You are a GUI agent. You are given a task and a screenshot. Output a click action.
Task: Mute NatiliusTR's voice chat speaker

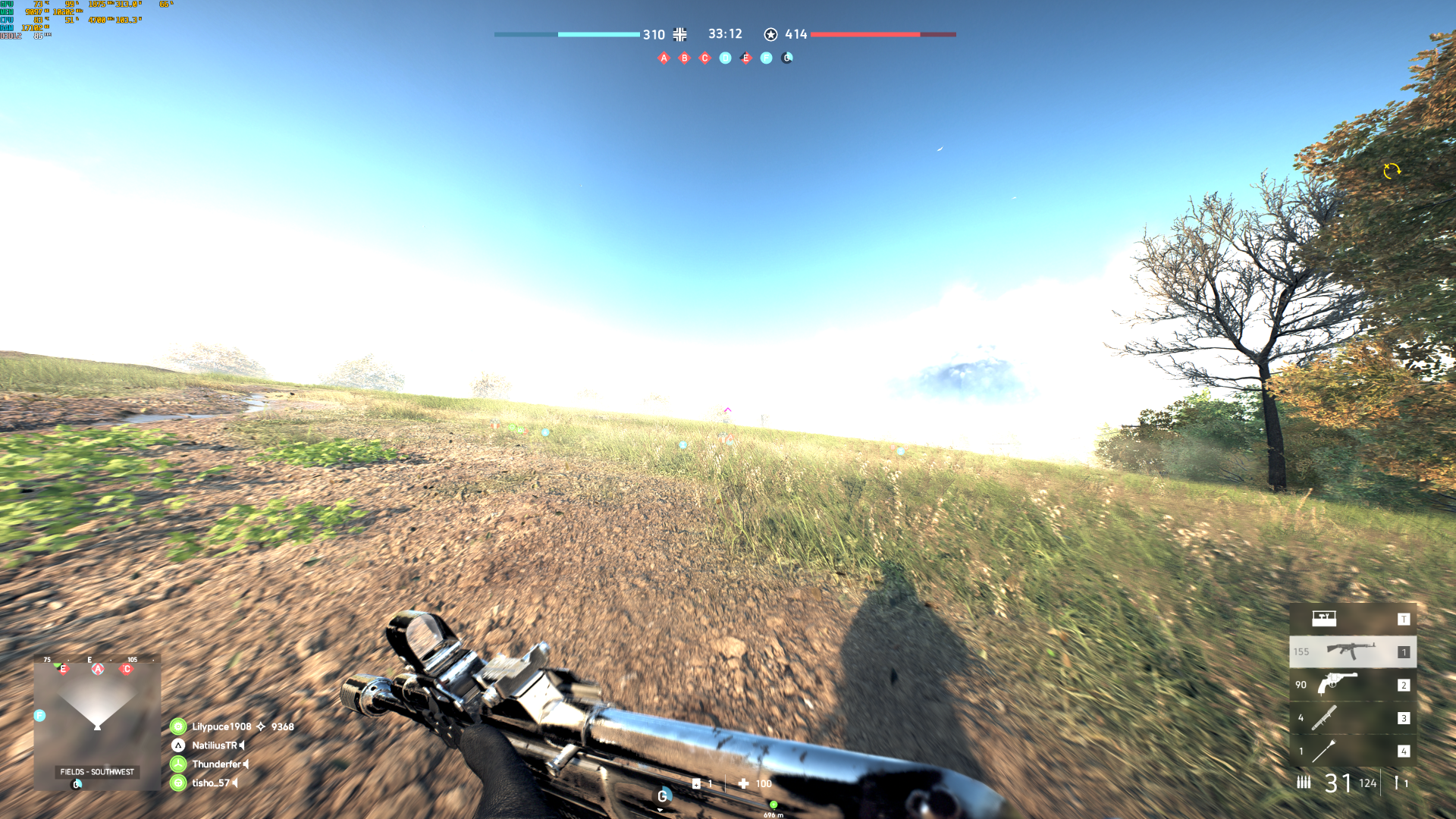243,745
